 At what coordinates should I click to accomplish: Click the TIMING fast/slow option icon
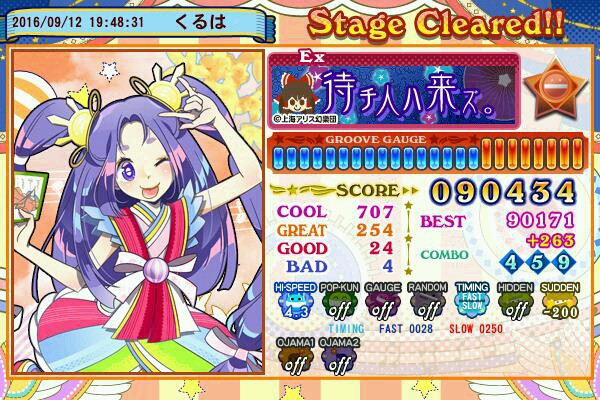point(472,302)
